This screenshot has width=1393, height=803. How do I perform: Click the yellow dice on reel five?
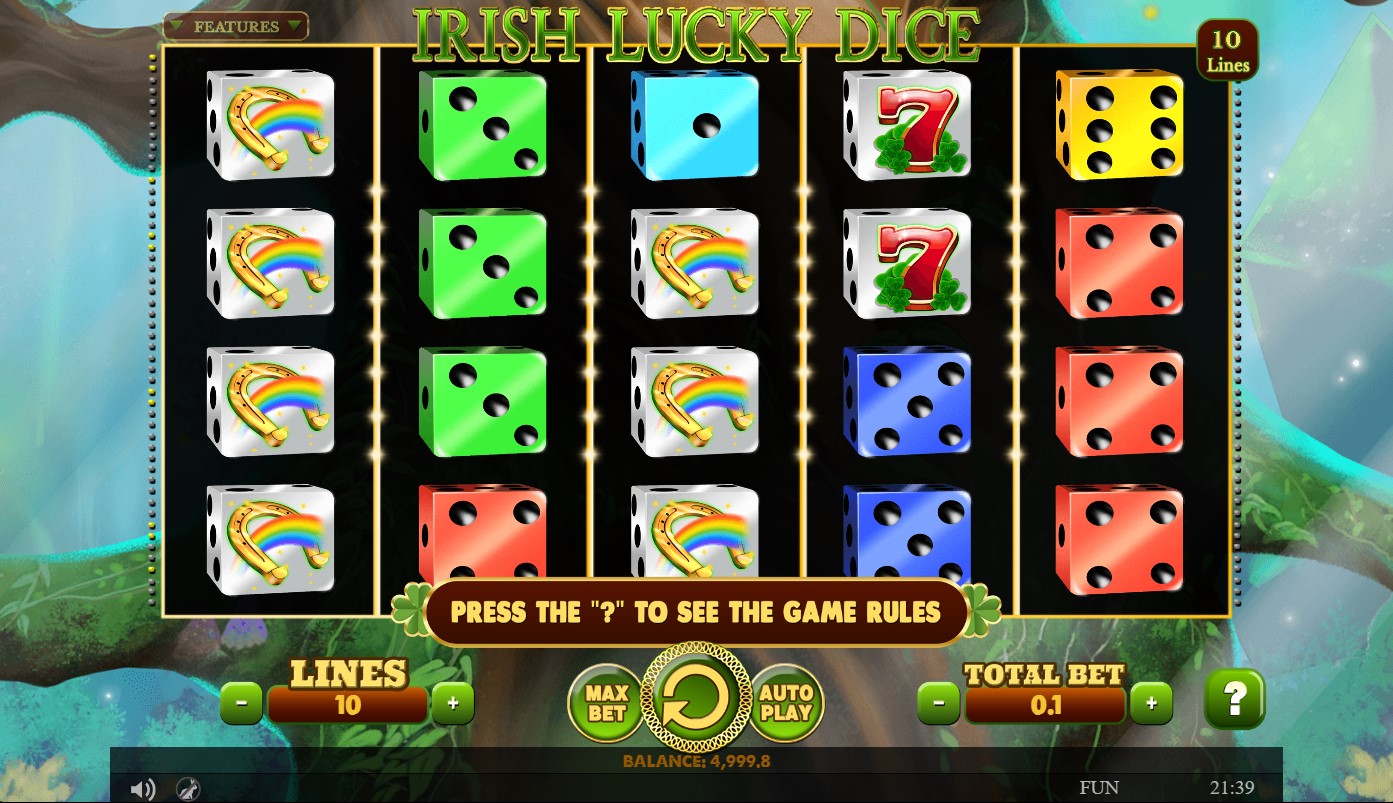1119,125
